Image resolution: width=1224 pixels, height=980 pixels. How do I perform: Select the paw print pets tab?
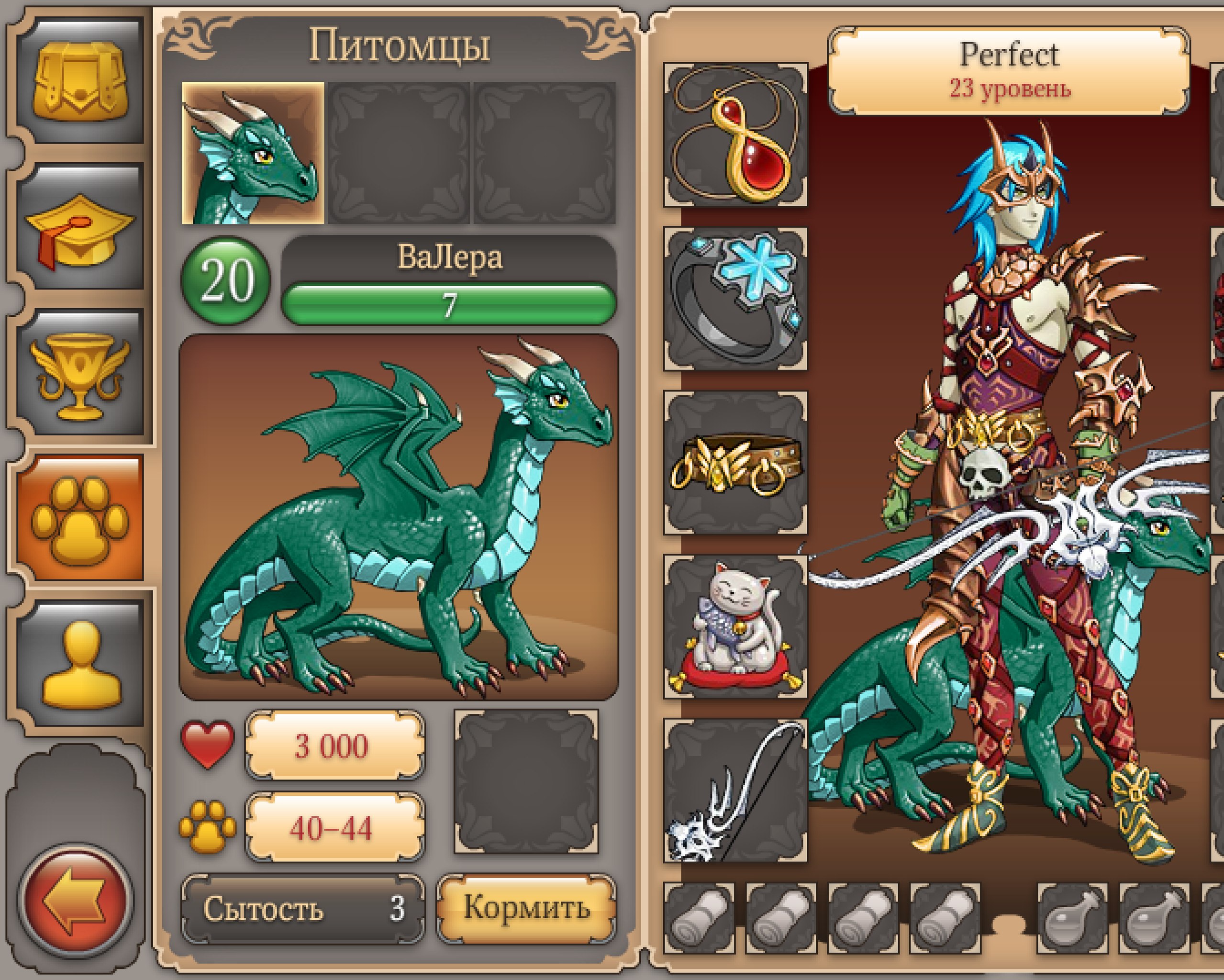coord(80,518)
